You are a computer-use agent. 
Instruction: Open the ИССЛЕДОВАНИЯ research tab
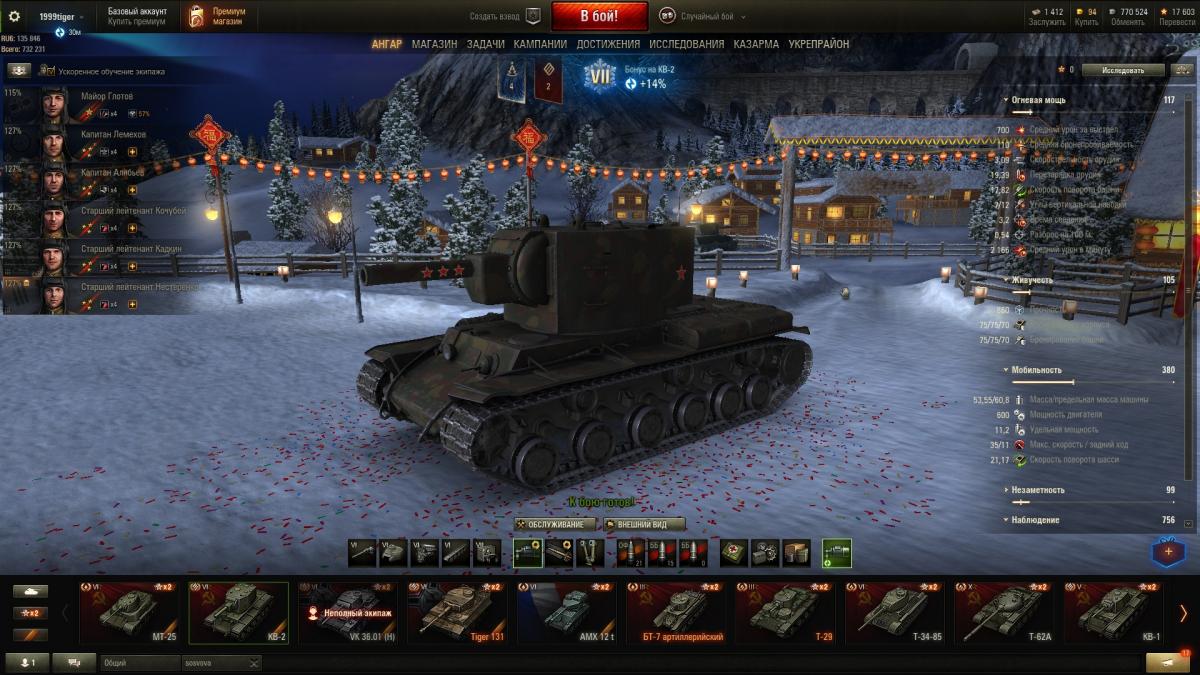(686, 44)
